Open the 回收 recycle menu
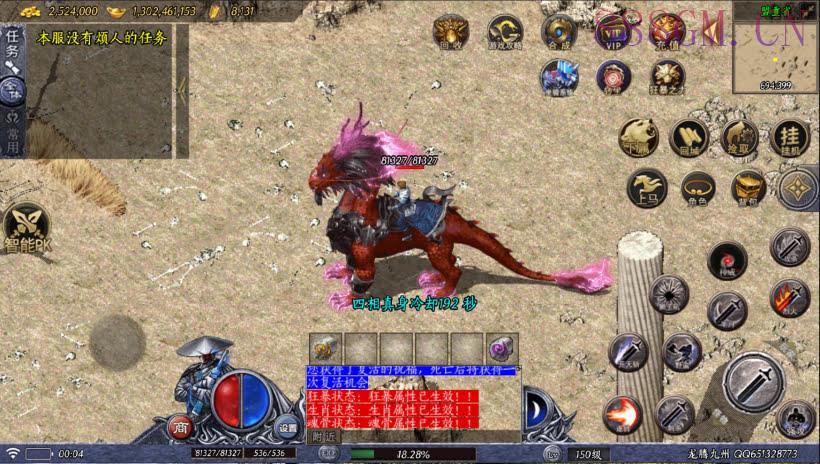 coord(450,32)
